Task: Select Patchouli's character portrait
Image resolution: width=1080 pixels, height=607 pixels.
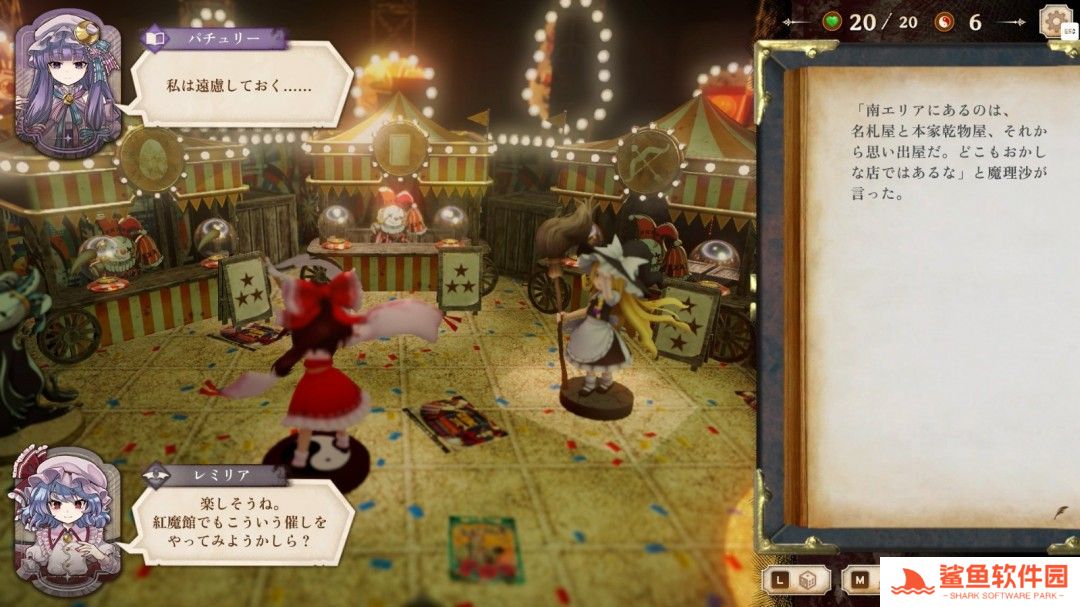Action: (67, 84)
